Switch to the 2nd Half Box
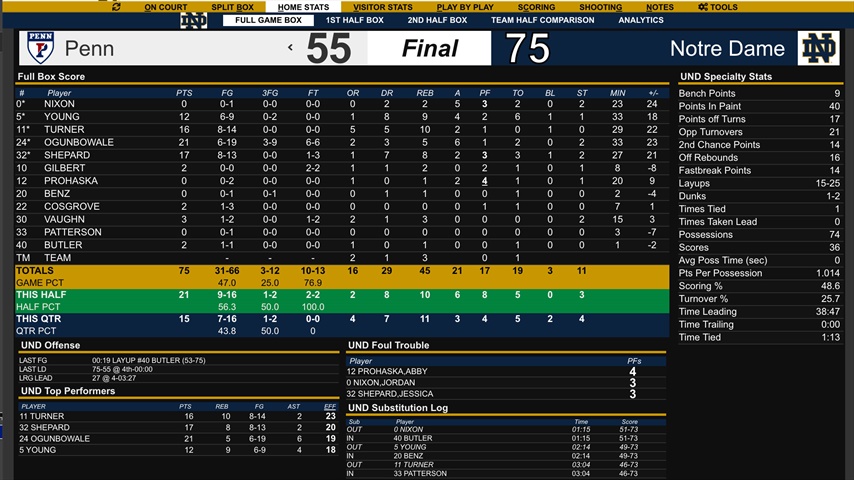 click(x=437, y=20)
